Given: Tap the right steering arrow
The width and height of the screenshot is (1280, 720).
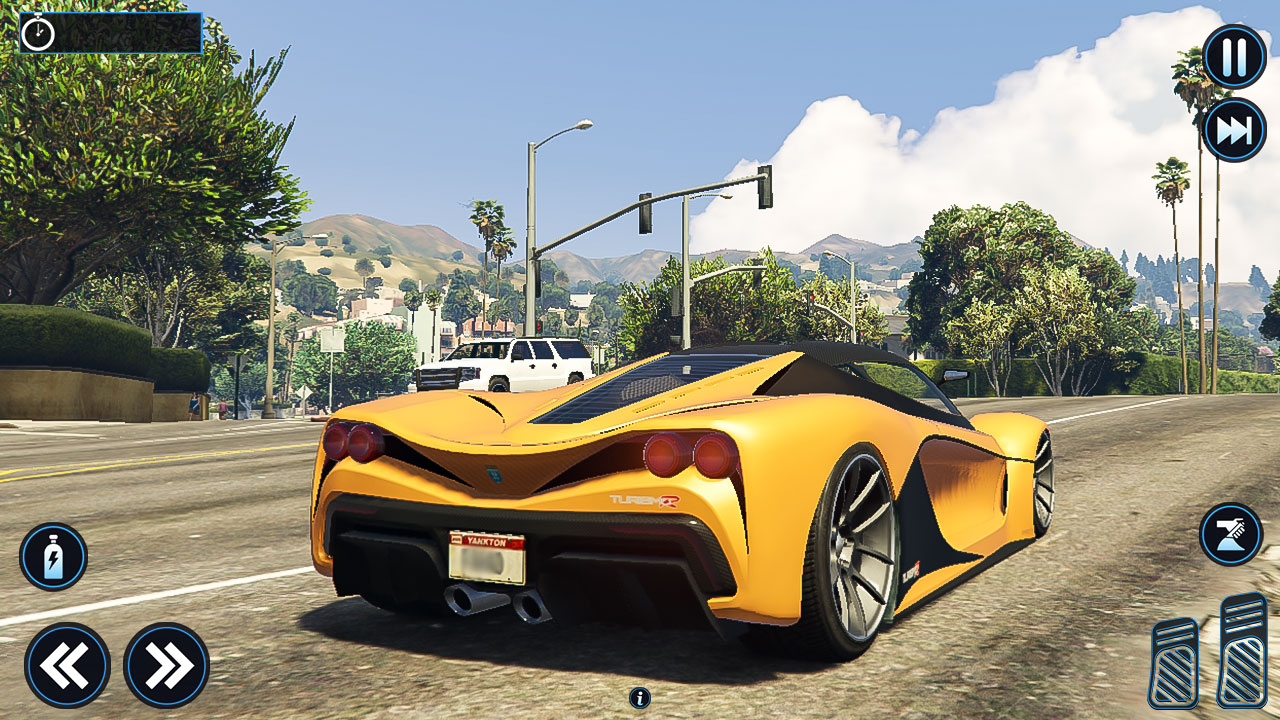Looking at the screenshot, I should coord(167,662).
